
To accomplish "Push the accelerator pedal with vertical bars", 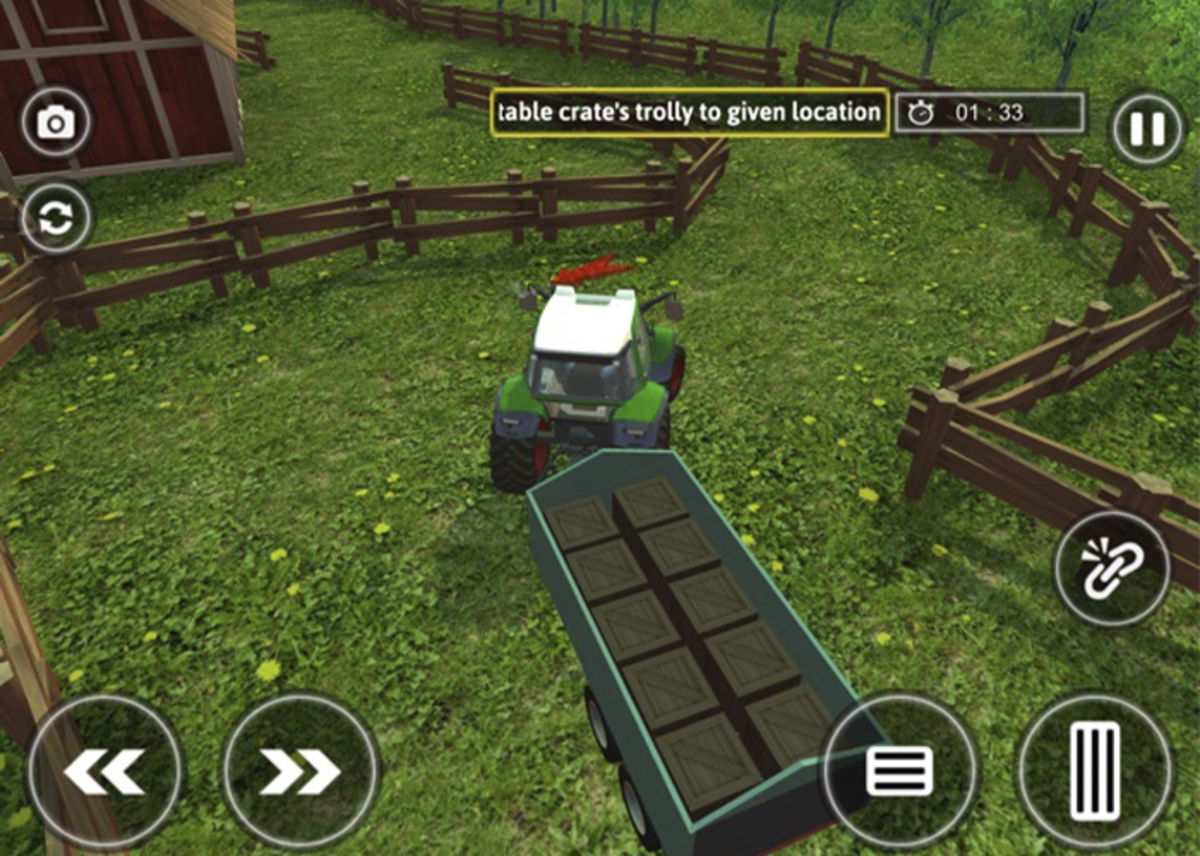I will [x=1095, y=771].
